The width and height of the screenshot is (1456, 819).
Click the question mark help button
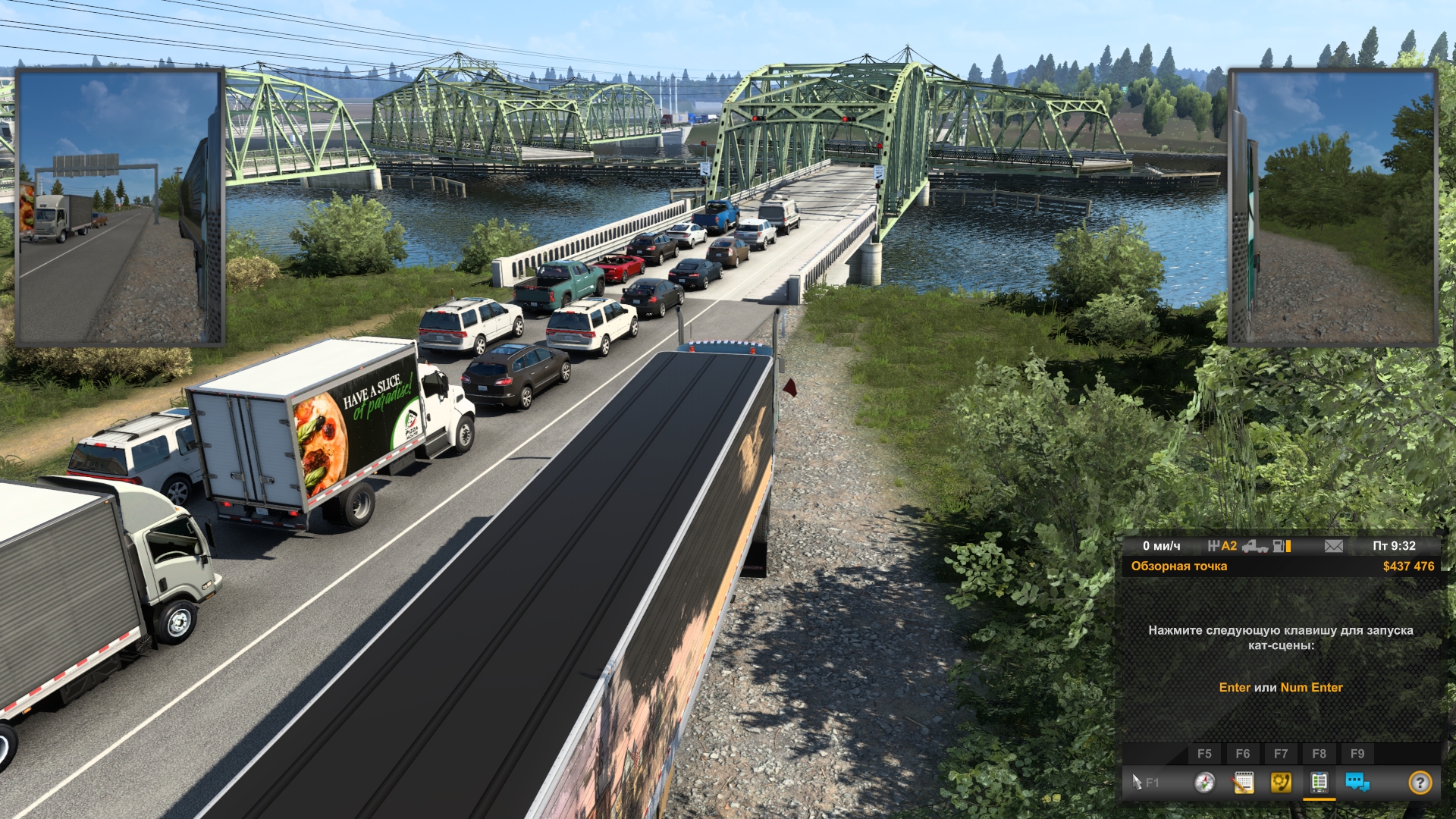1420,782
